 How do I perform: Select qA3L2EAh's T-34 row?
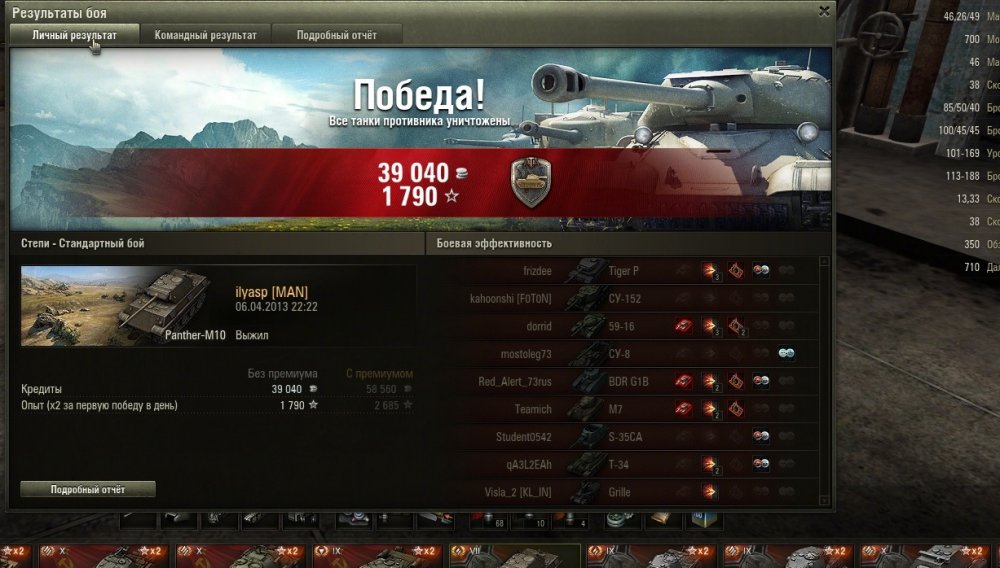click(x=640, y=464)
